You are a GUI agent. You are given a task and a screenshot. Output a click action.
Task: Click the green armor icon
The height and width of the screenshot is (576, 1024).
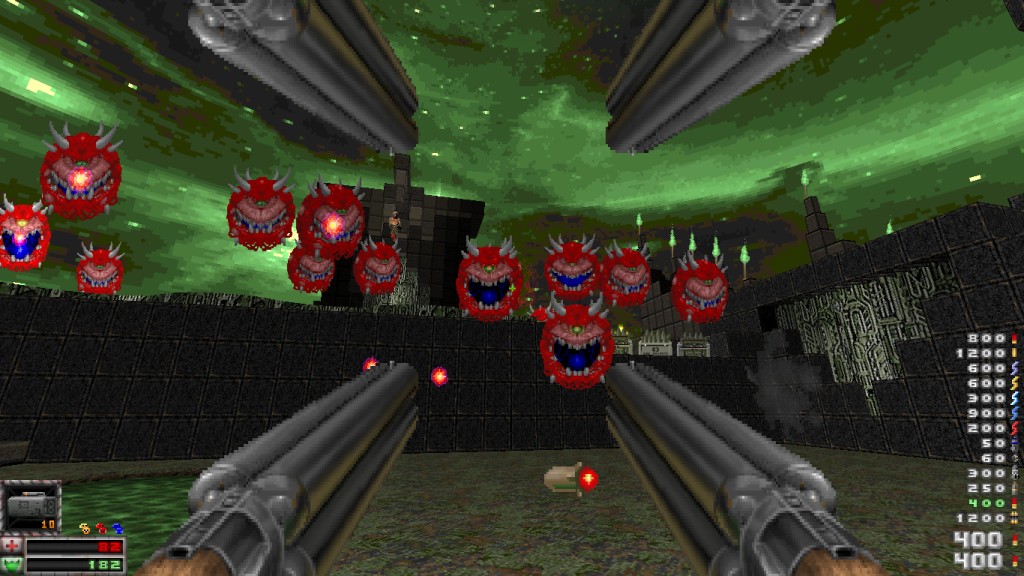(13, 565)
